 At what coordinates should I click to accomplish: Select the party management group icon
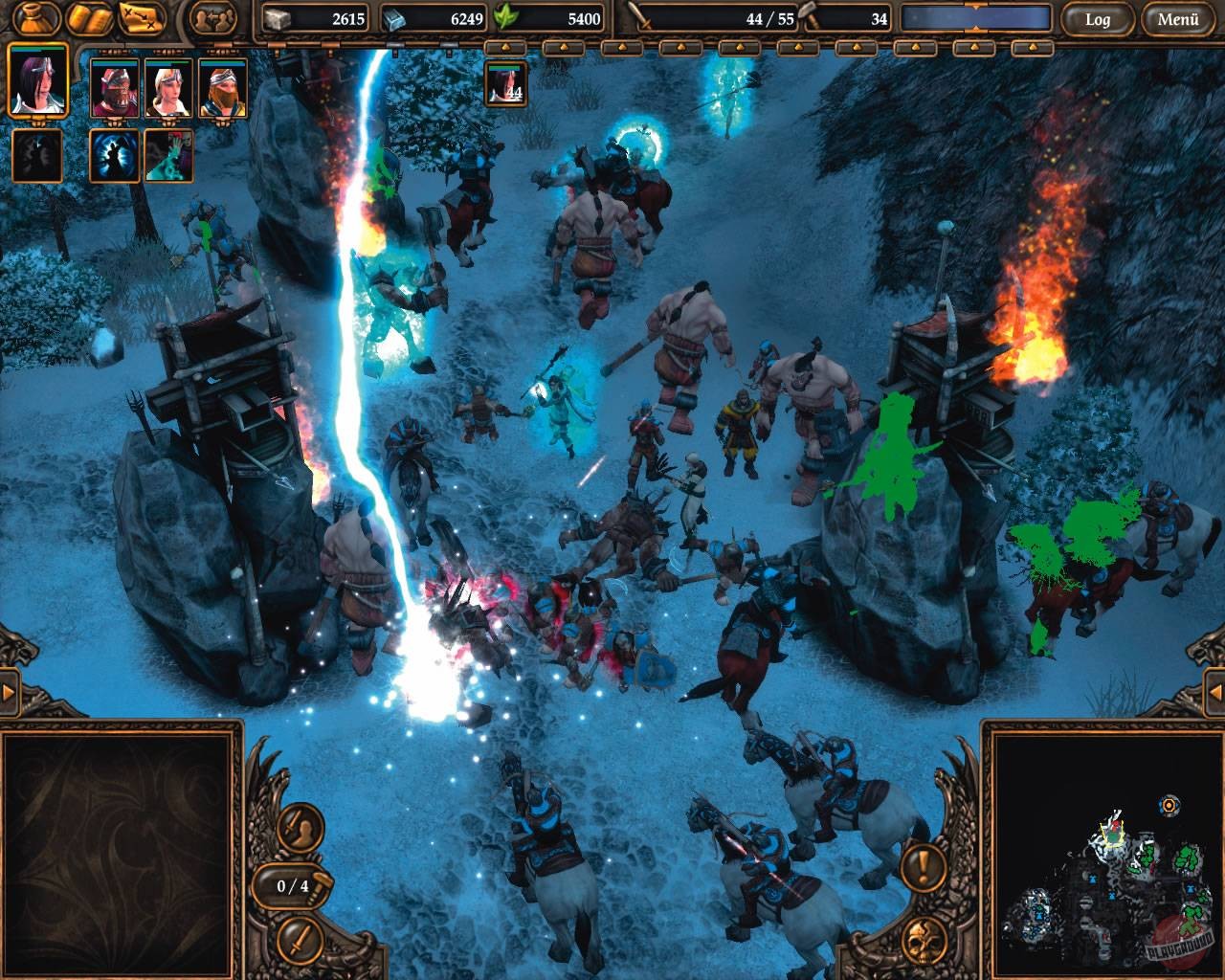point(213,17)
